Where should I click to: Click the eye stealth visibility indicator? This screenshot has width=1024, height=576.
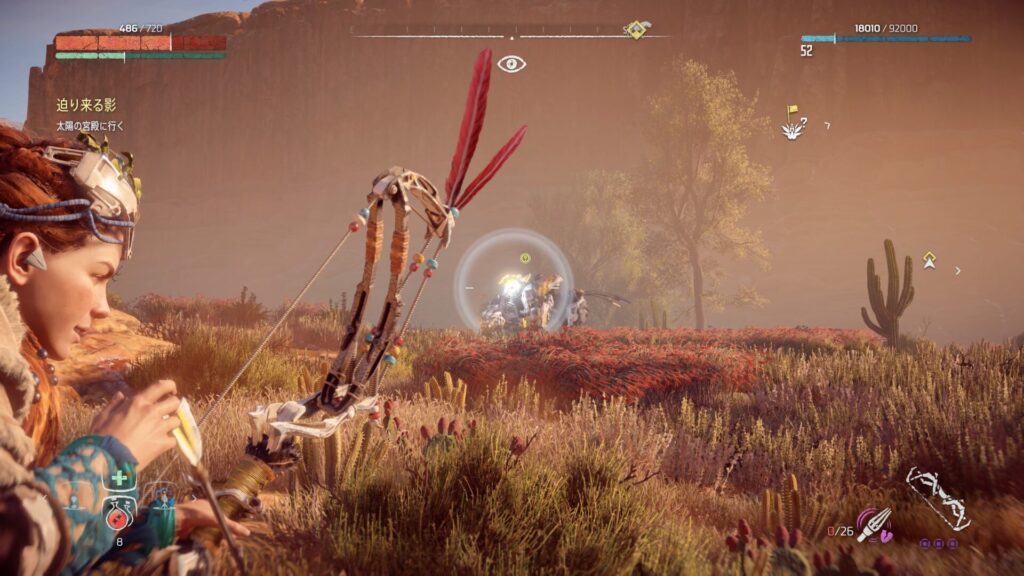[x=511, y=64]
